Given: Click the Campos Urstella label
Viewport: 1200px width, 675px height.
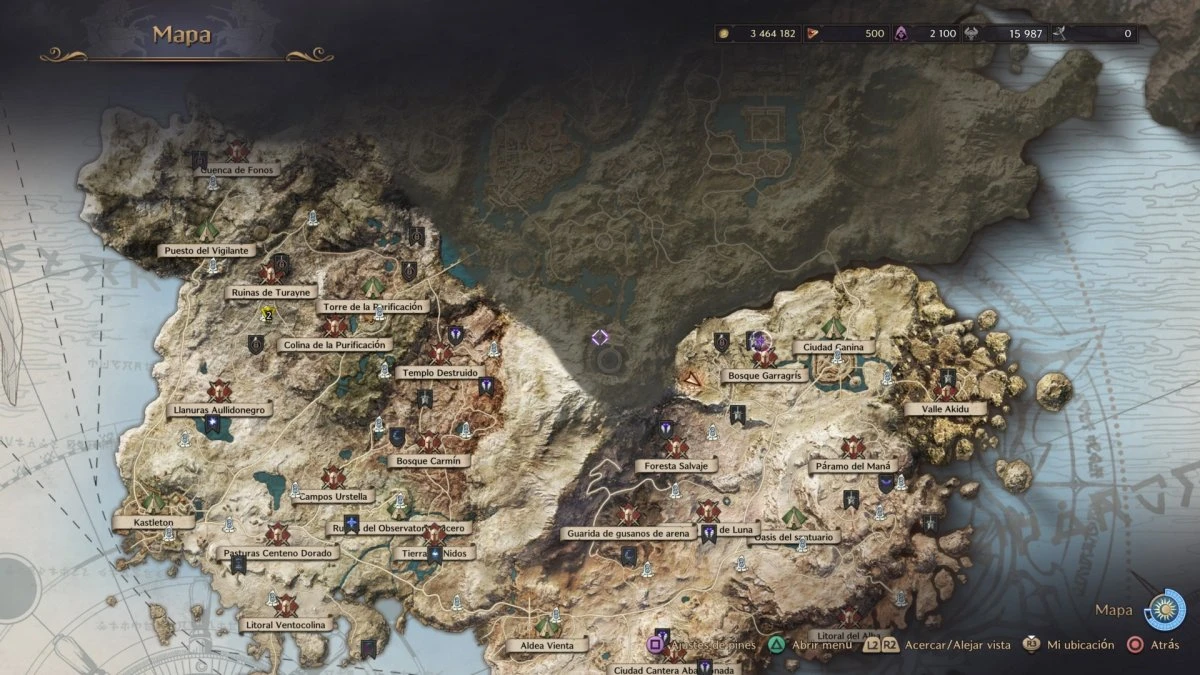Looking at the screenshot, I should tap(334, 496).
